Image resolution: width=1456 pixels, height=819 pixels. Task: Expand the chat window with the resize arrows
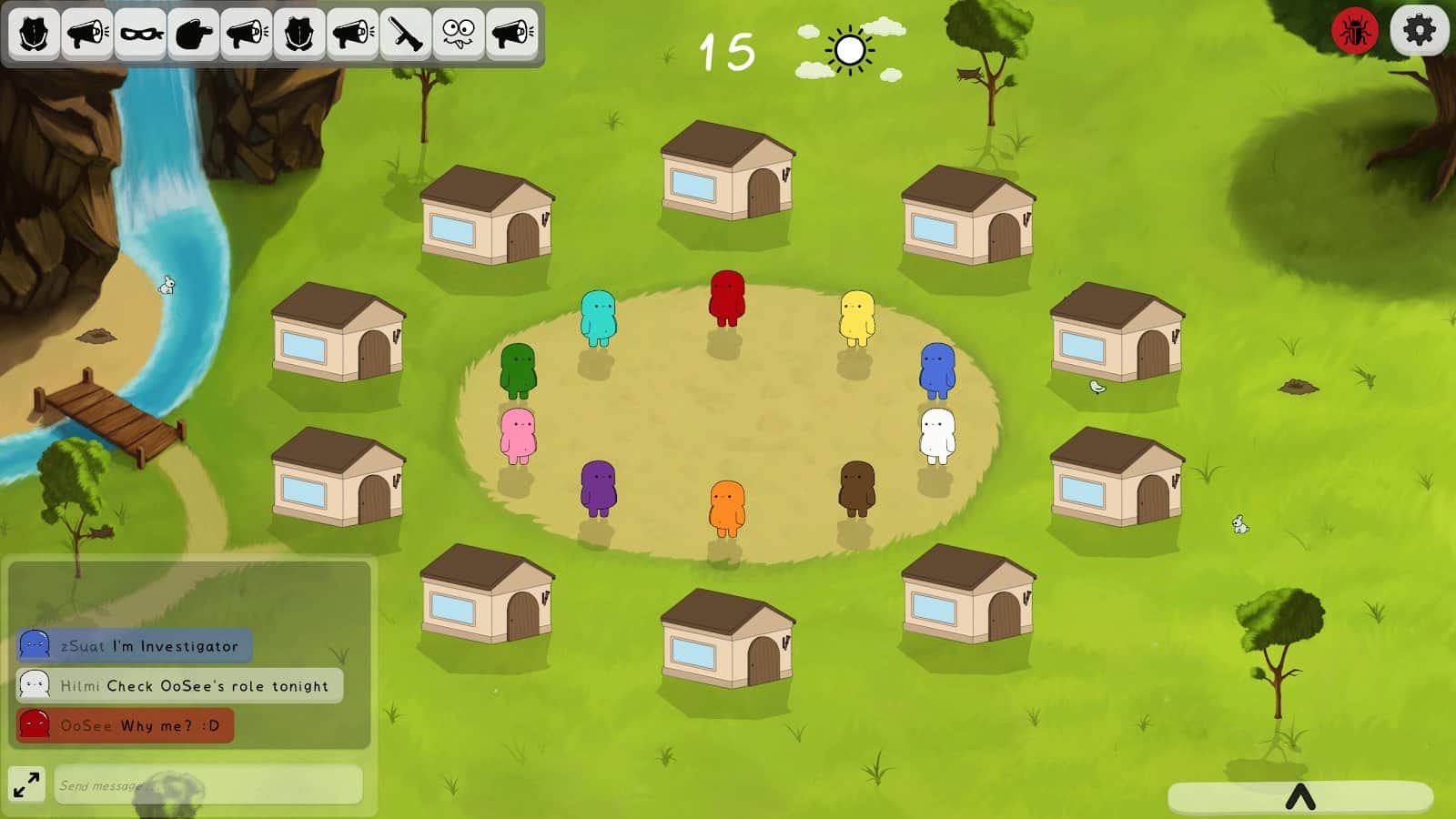click(x=27, y=783)
